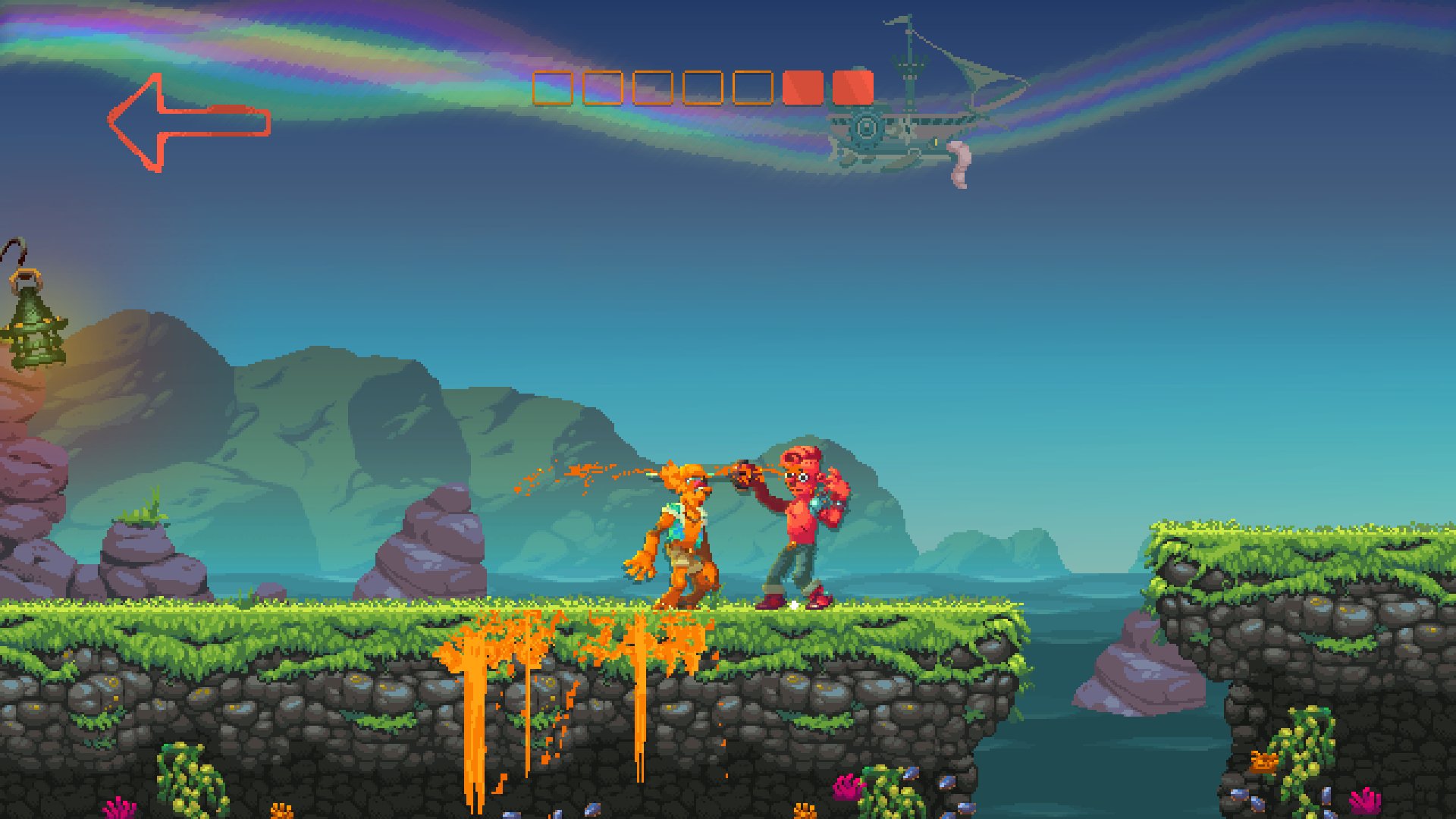
Task: Select the leftmost empty round indicator square
Action: [552, 86]
